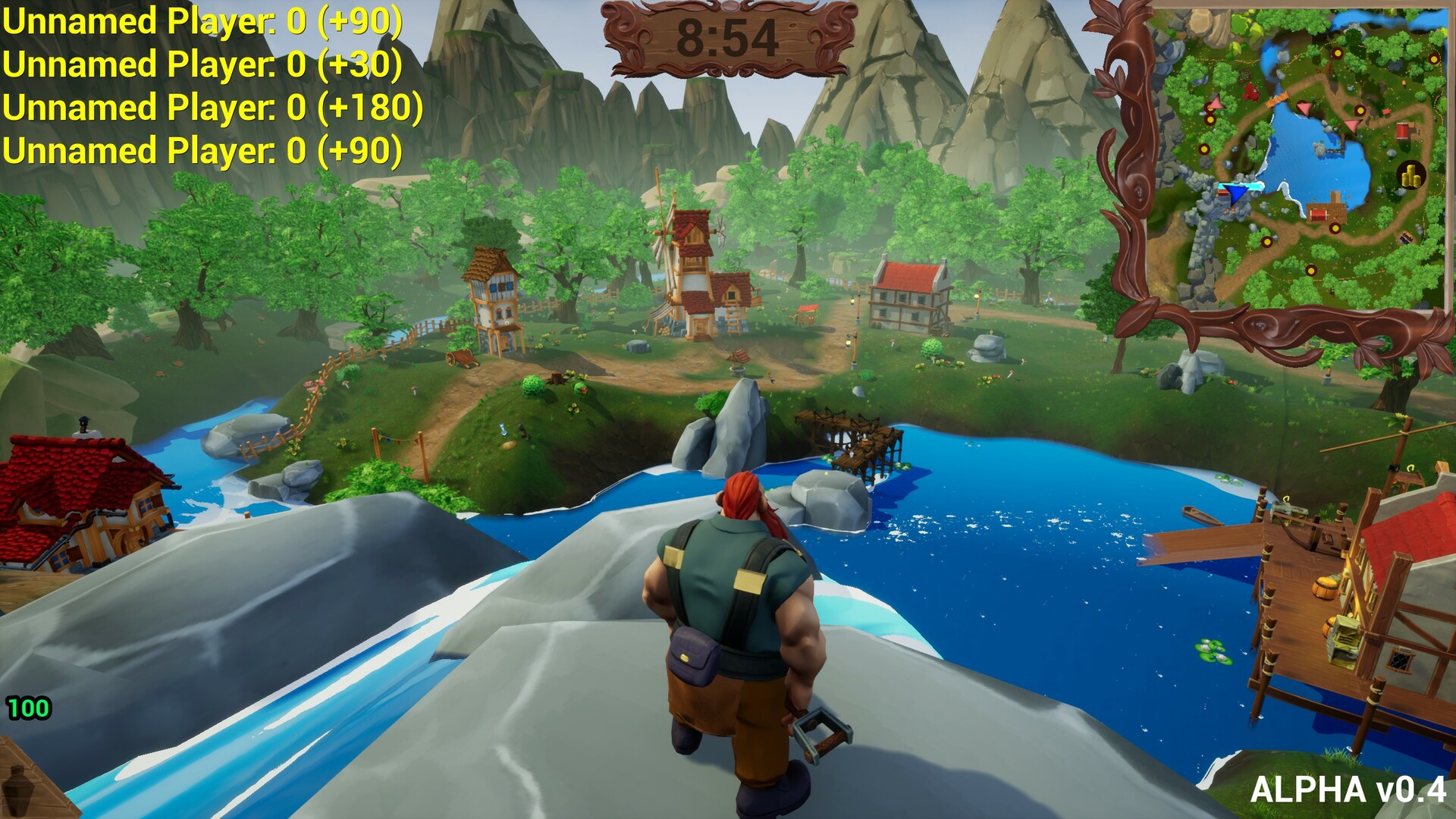Click the gold coins marker on the minimap
The image size is (1456, 819).
point(1410,174)
